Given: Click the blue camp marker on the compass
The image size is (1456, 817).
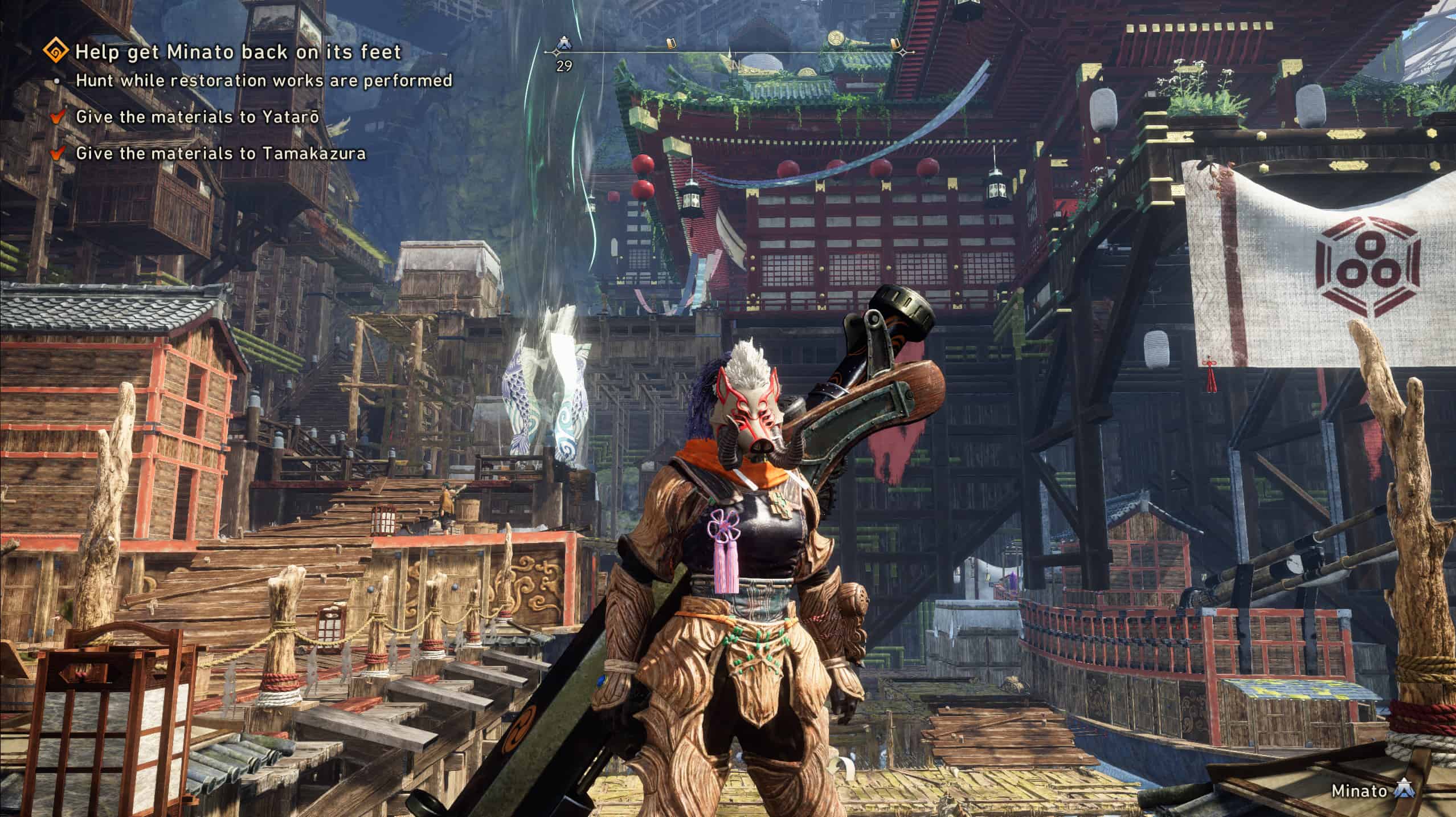Looking at the screenshot, I should (x=564, y=43).
